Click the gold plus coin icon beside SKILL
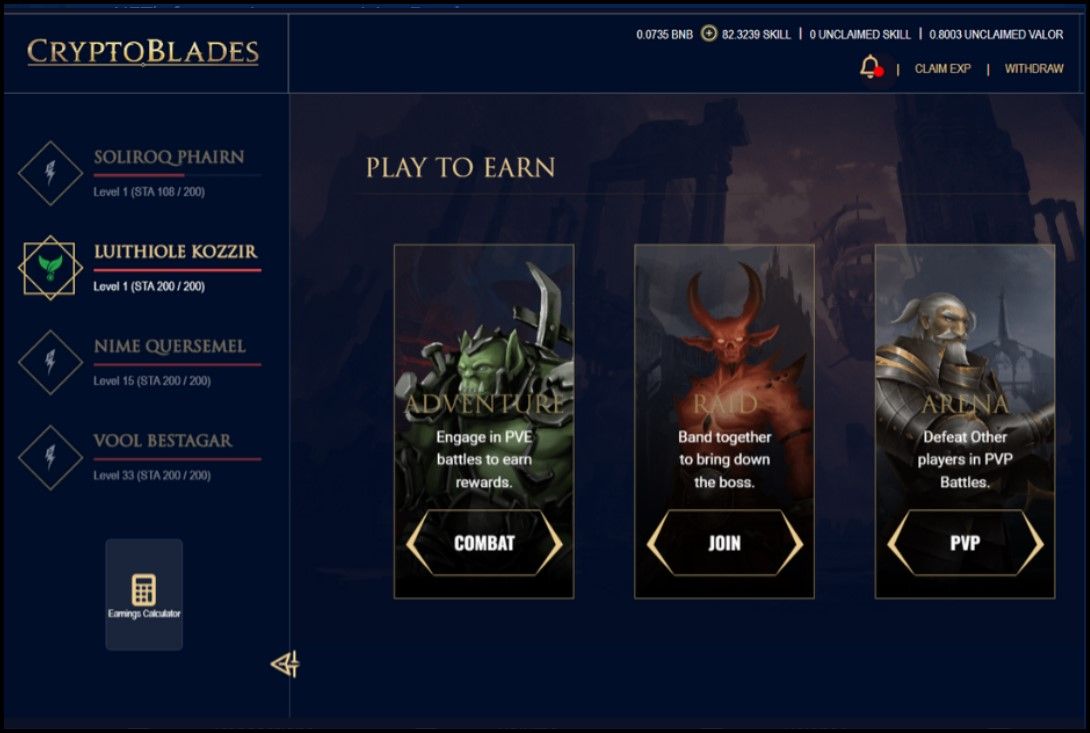Screen dimensions: 1090x733 pyautogui.click(x=709, y=34)
